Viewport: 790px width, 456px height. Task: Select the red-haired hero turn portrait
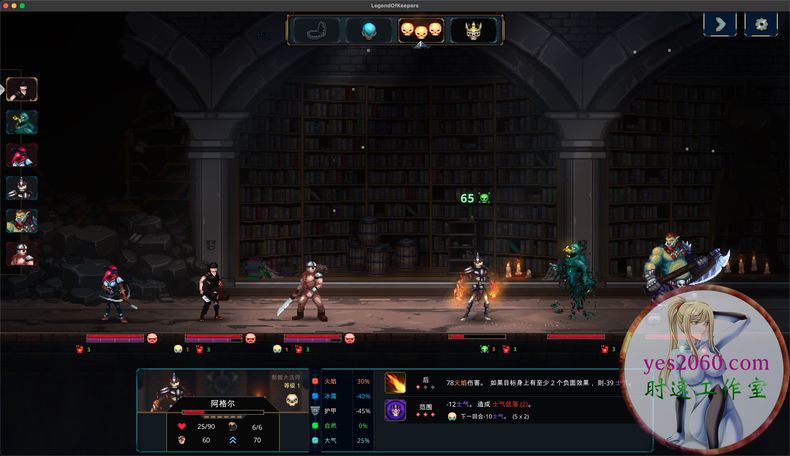point(22,155)
